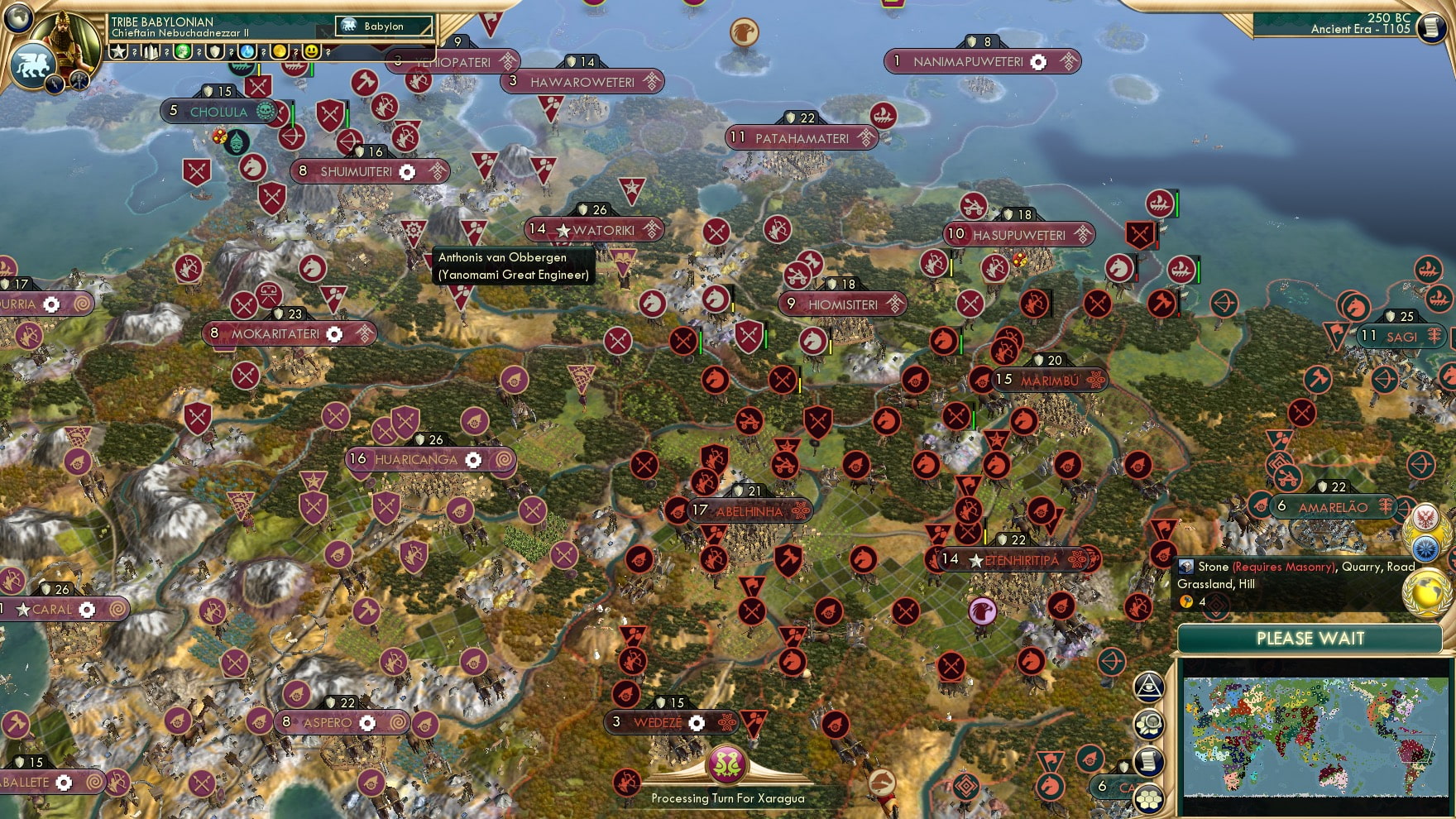This screenshot has height=819, width=1456.
Task: Open the notification log scroll icon
Action: coord(1149,762)
